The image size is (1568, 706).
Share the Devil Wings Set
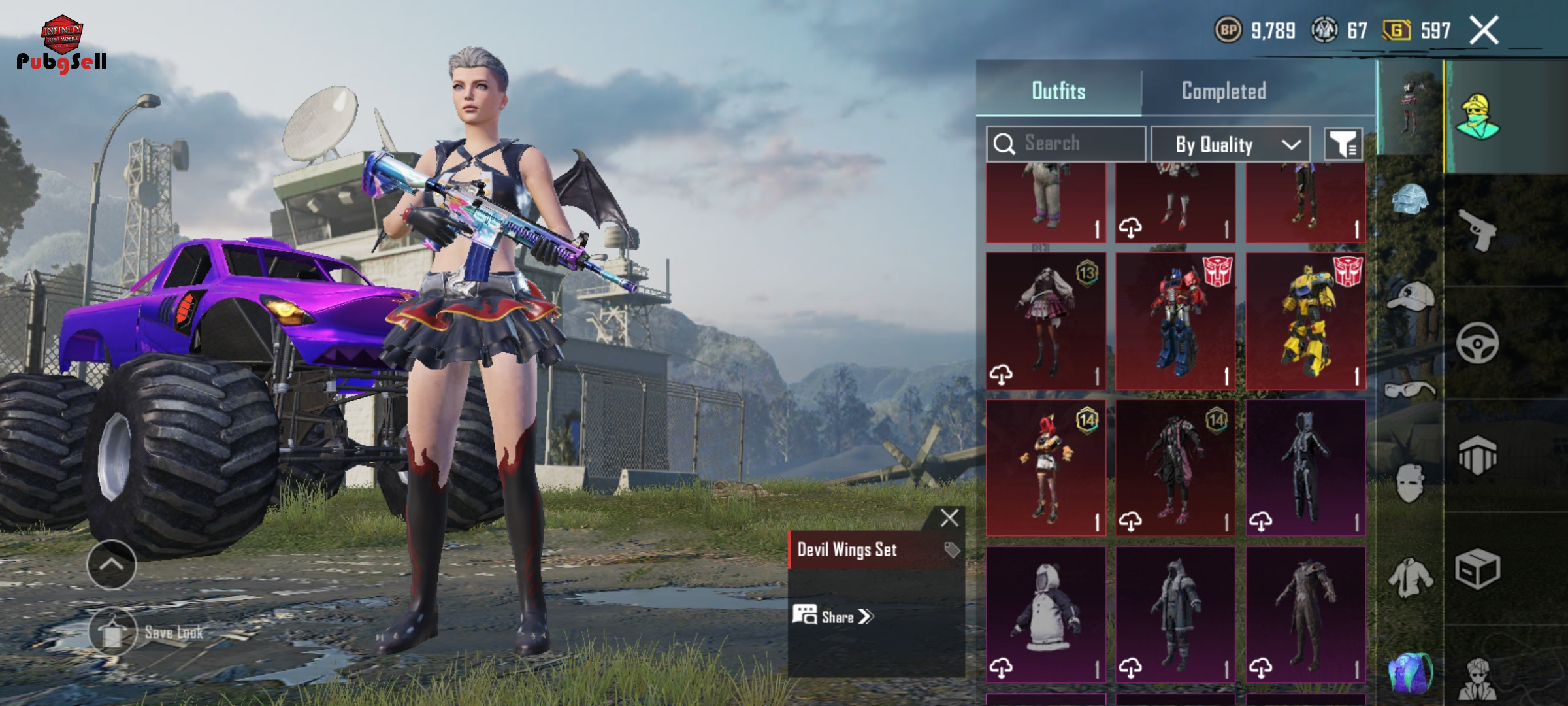tap(834, 616)
